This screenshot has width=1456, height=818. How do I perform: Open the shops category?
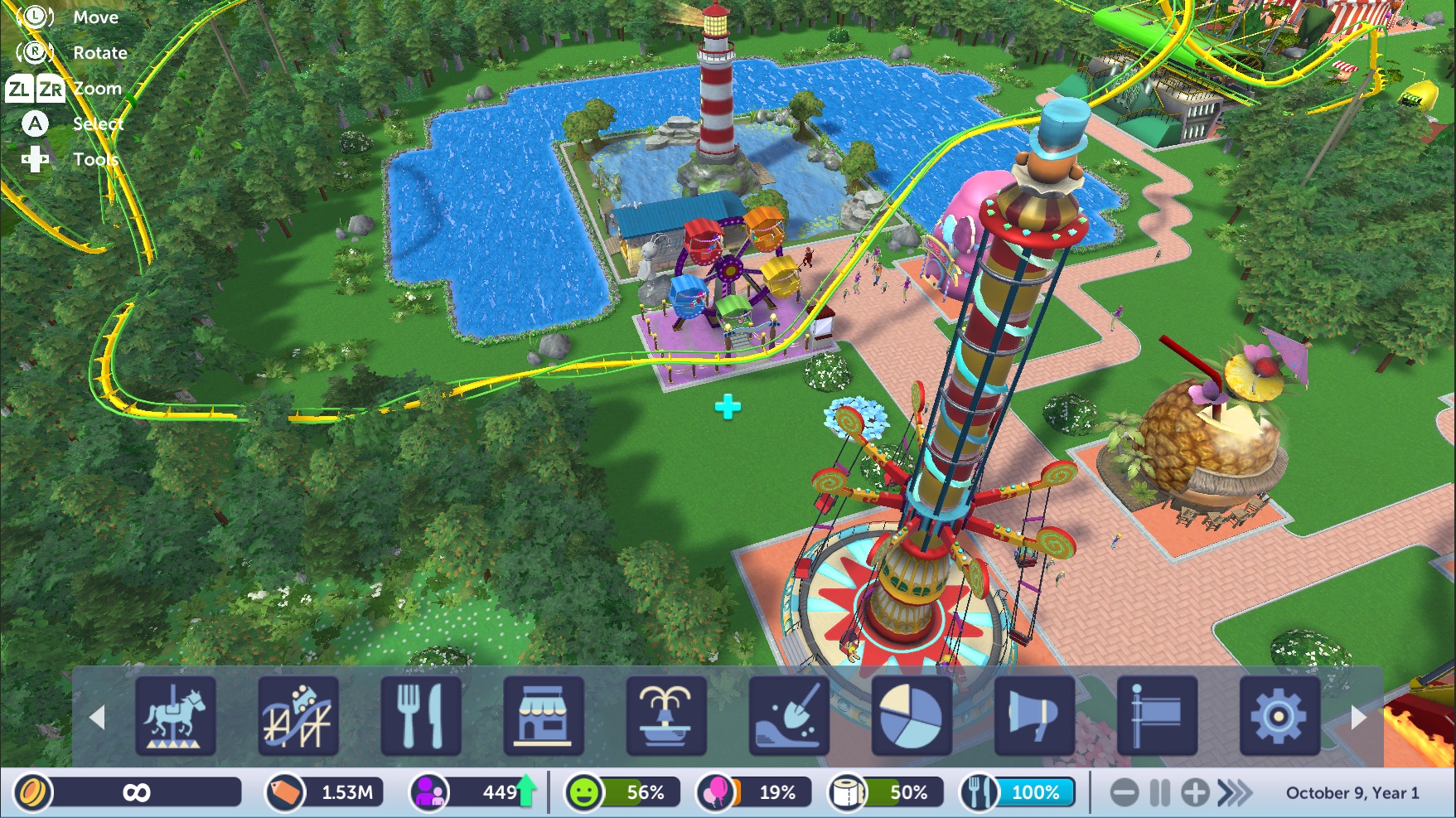(x=544, y=715)
